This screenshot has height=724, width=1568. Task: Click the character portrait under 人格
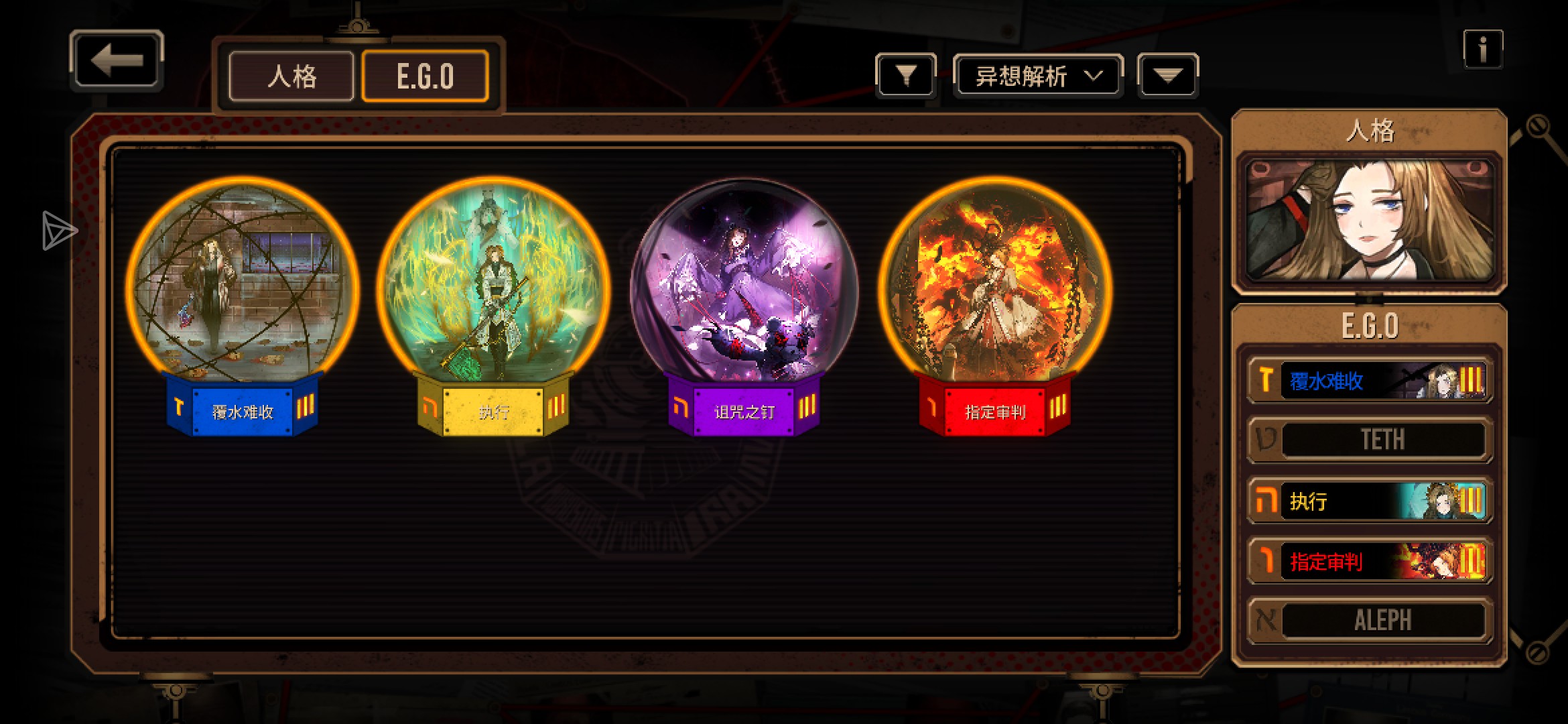click(1370, 221)
